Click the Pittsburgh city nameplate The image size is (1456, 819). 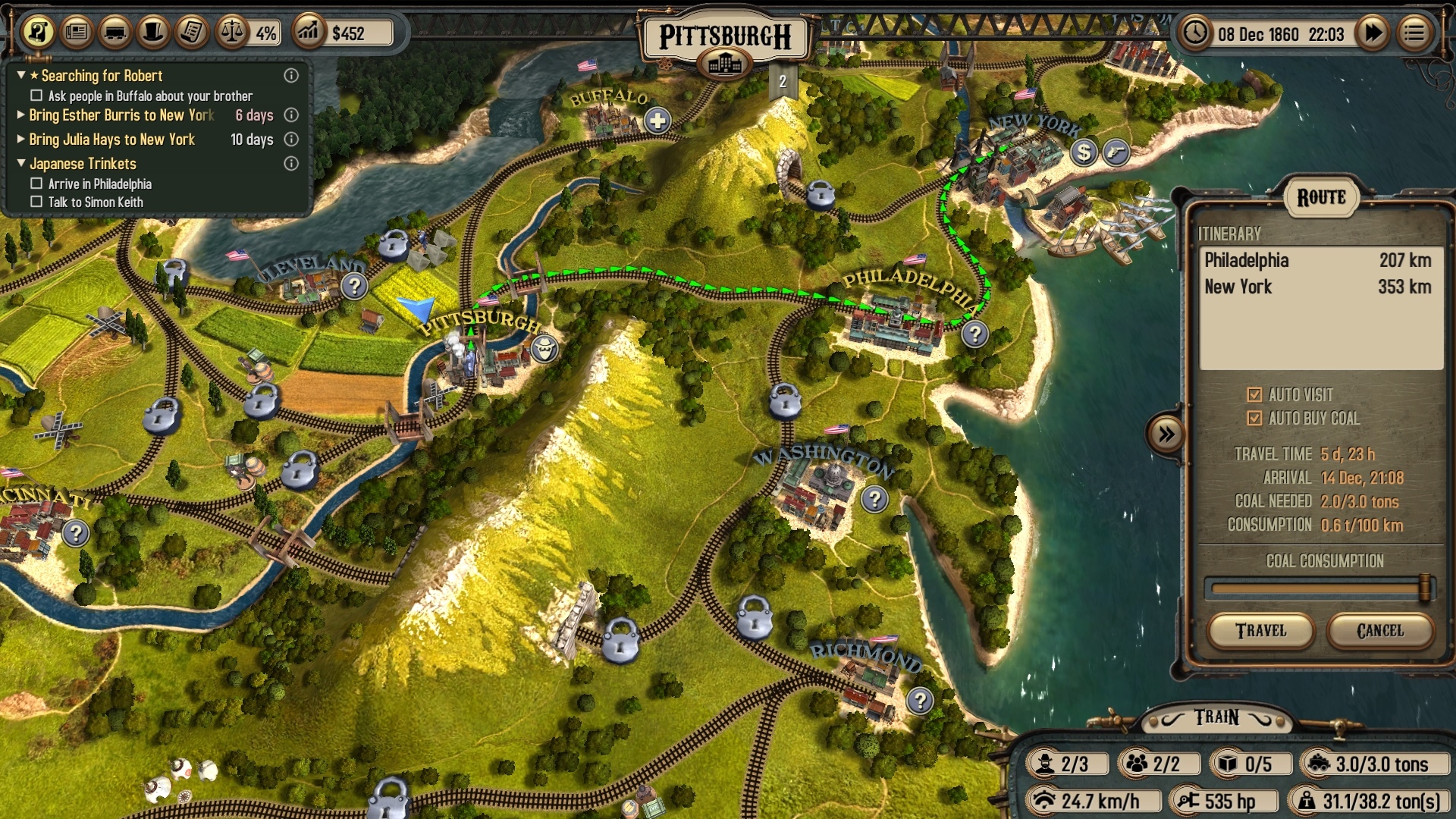tap(724, 33)
